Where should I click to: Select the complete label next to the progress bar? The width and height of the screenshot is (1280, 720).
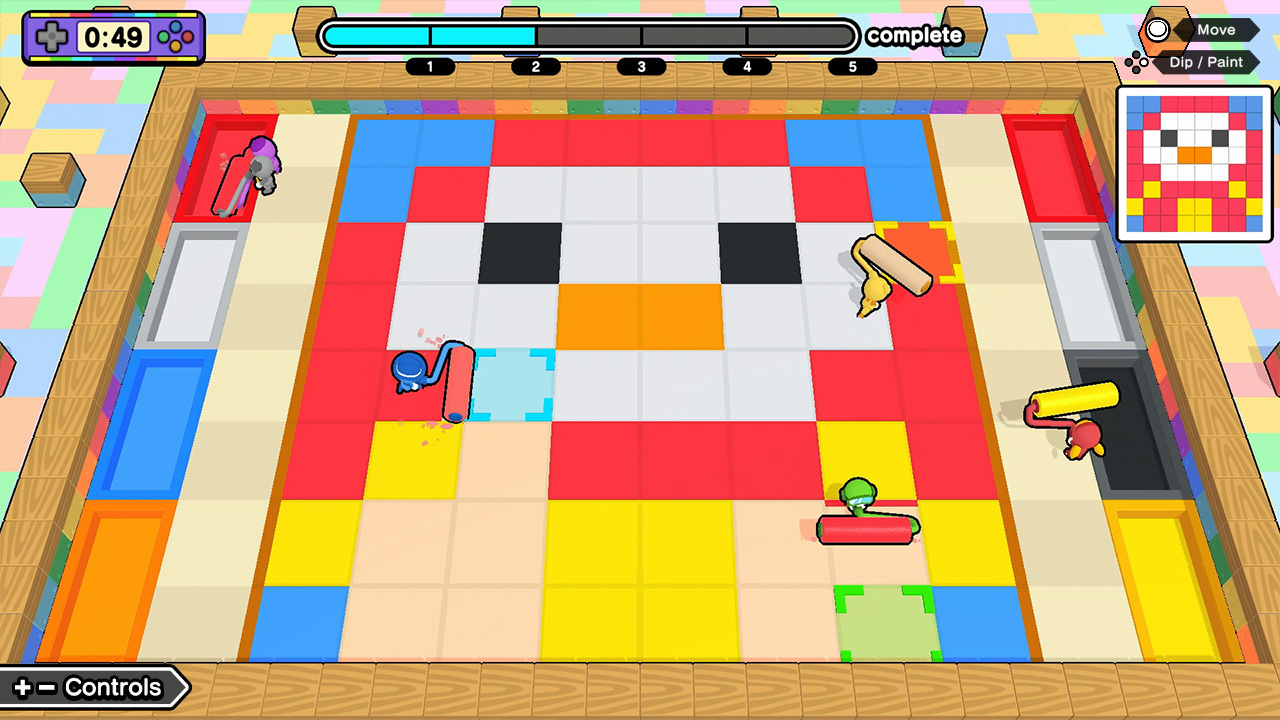coord(915,36)
